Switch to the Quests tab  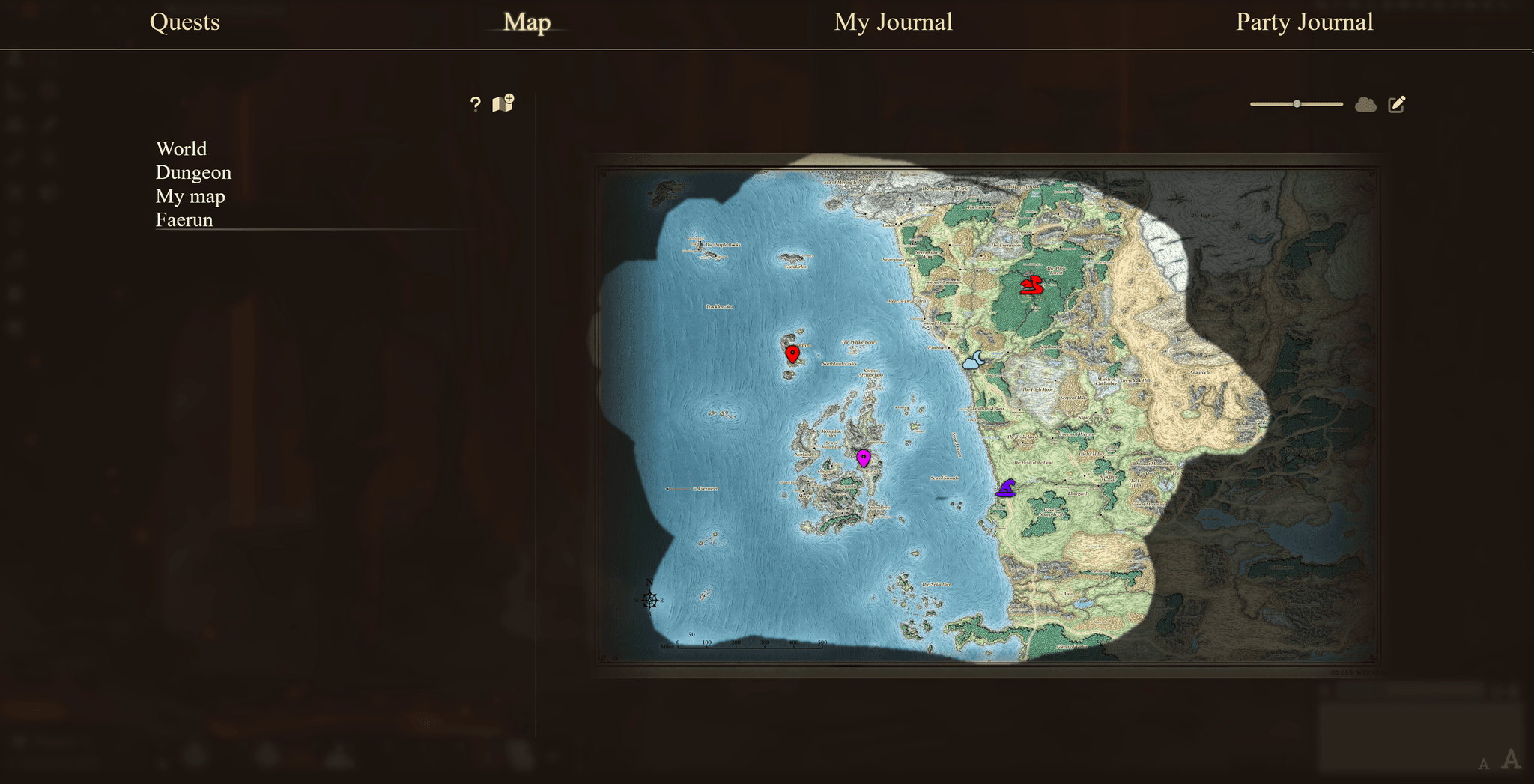click(184, 22)
